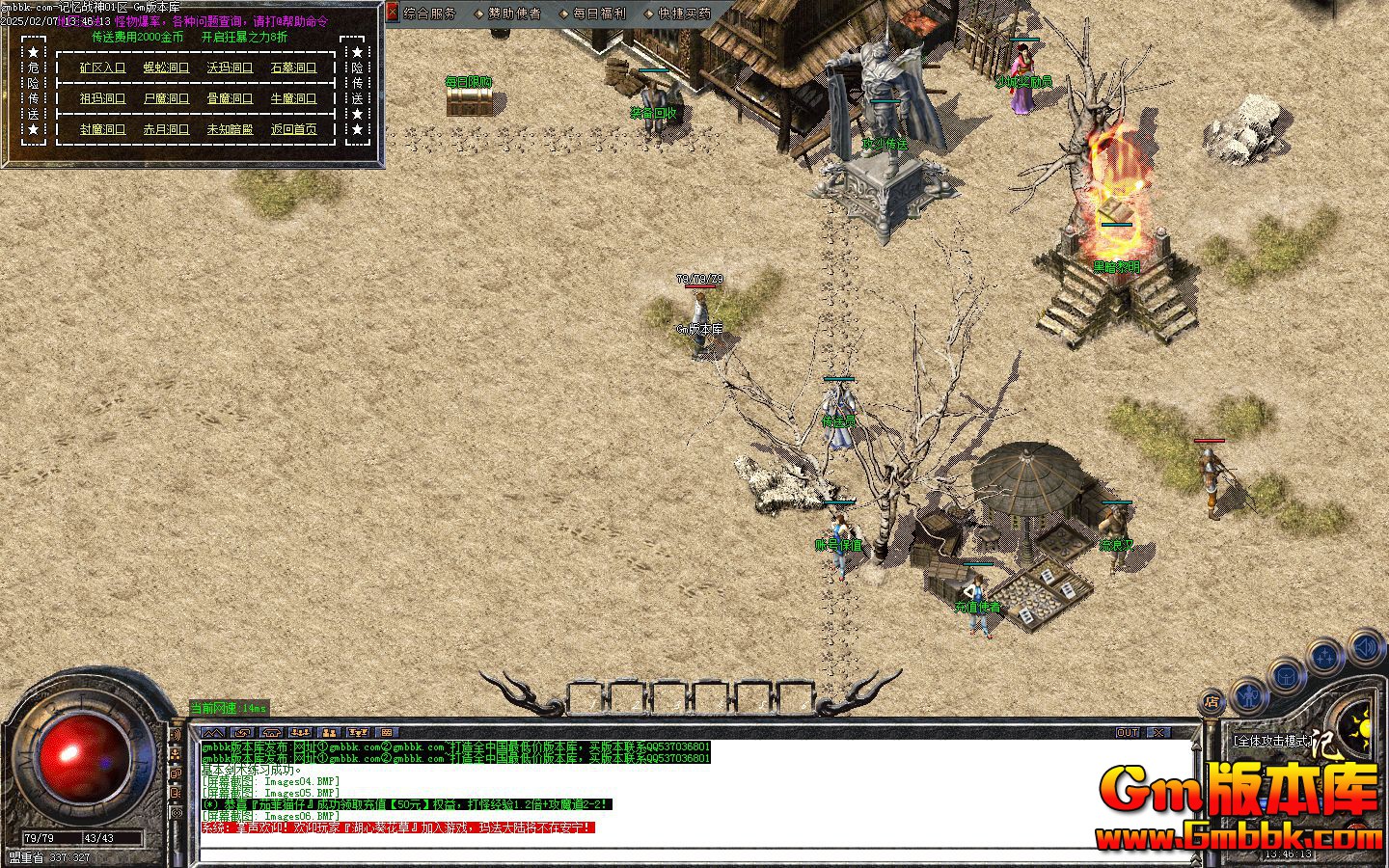Toggle 全体攻击模式 attack mode
Screen dimensions: 1389x868
point(1274,739)
